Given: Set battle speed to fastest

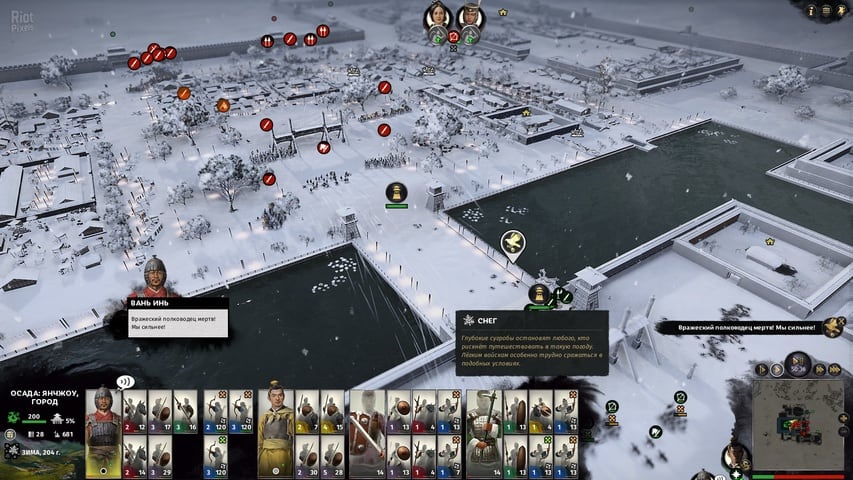Looking at the screenshot, I should coord(834,369).
